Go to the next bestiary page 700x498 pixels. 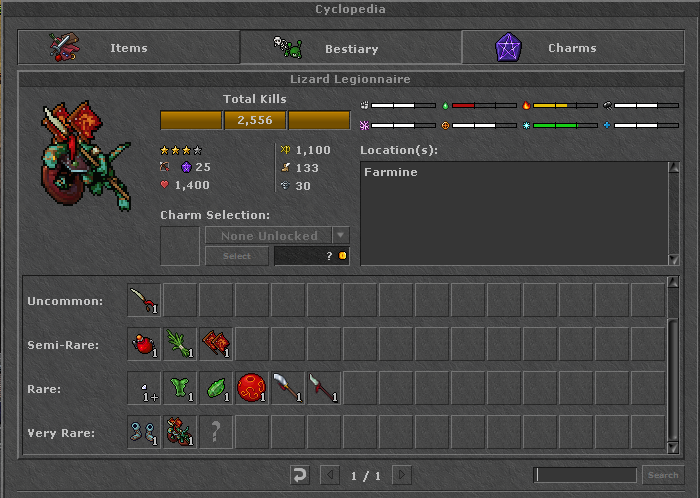click(x=402, y=475)
